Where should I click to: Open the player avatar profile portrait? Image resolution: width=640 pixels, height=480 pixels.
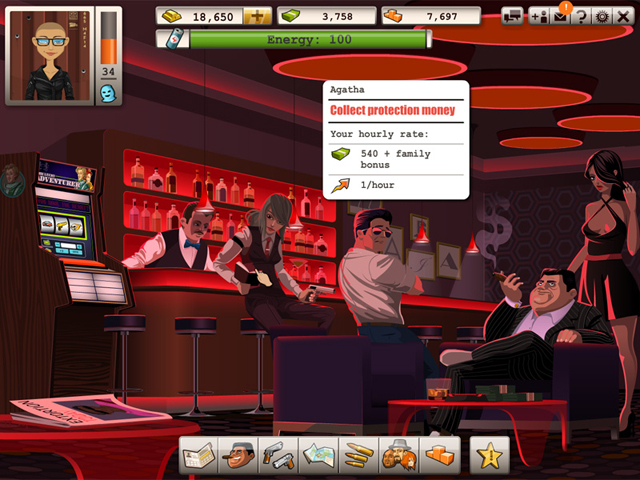tap(52, 55)
